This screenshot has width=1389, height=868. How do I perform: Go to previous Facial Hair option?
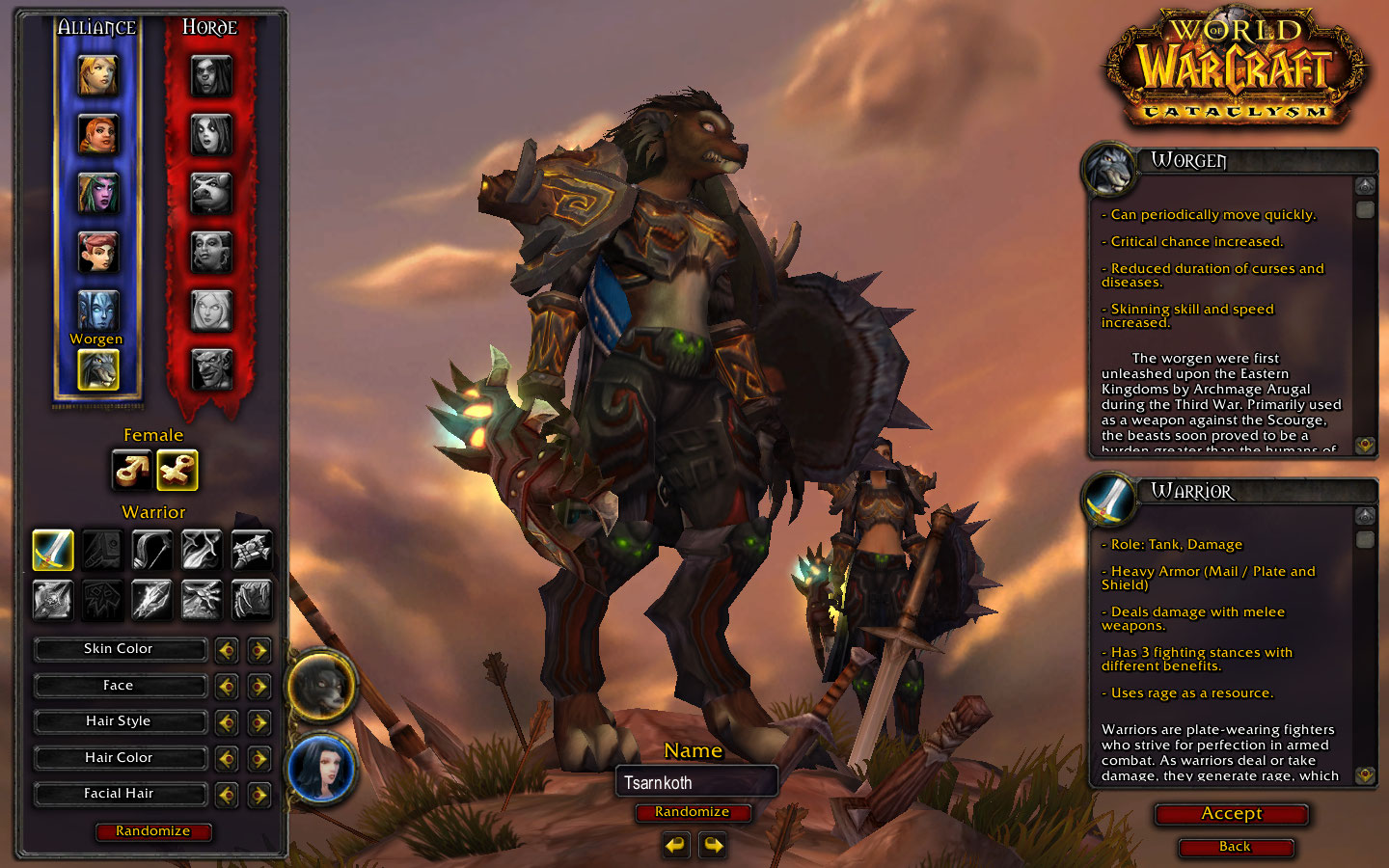point(227,795)
